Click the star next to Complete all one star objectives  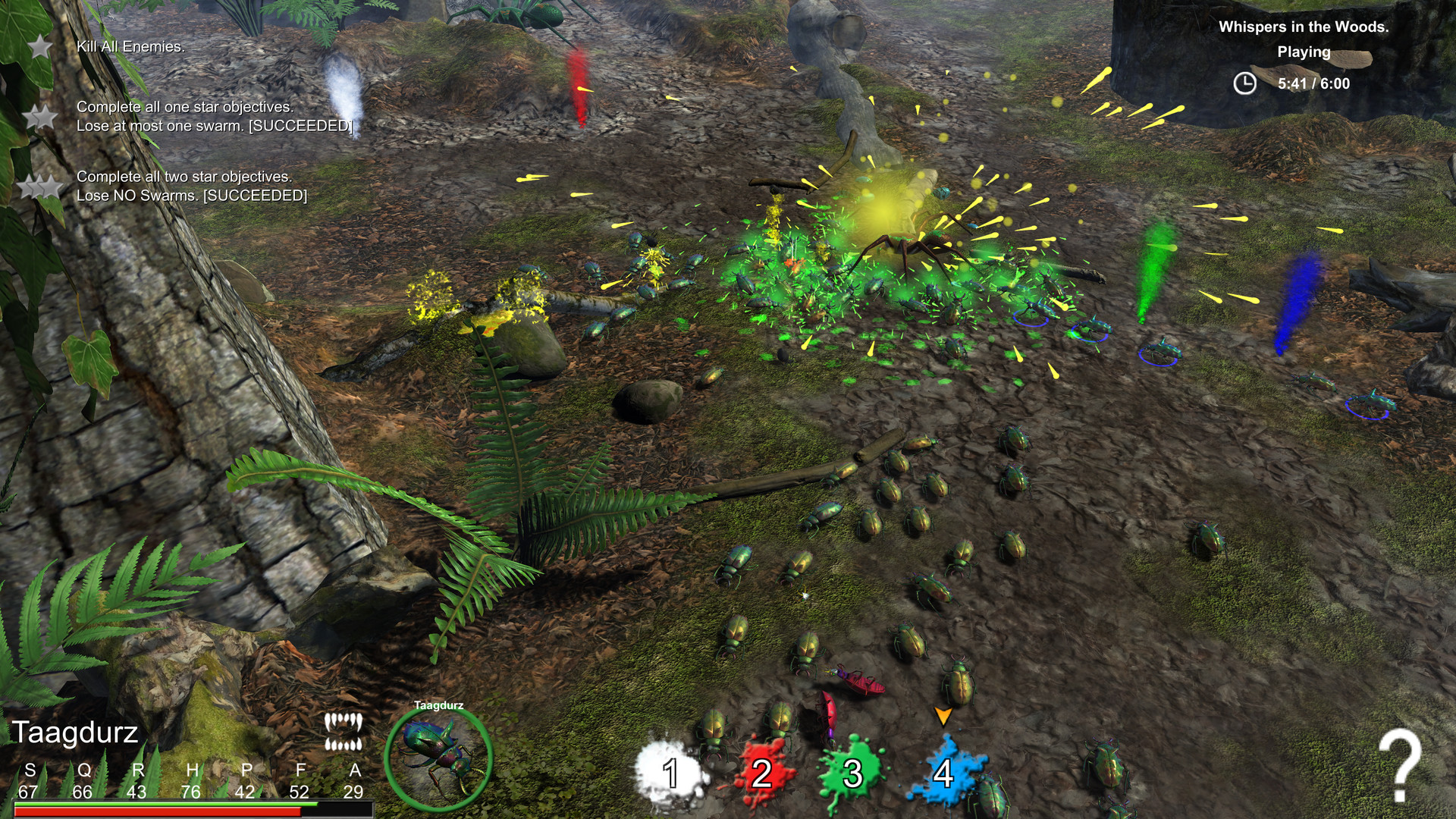(x=38, y=116)
